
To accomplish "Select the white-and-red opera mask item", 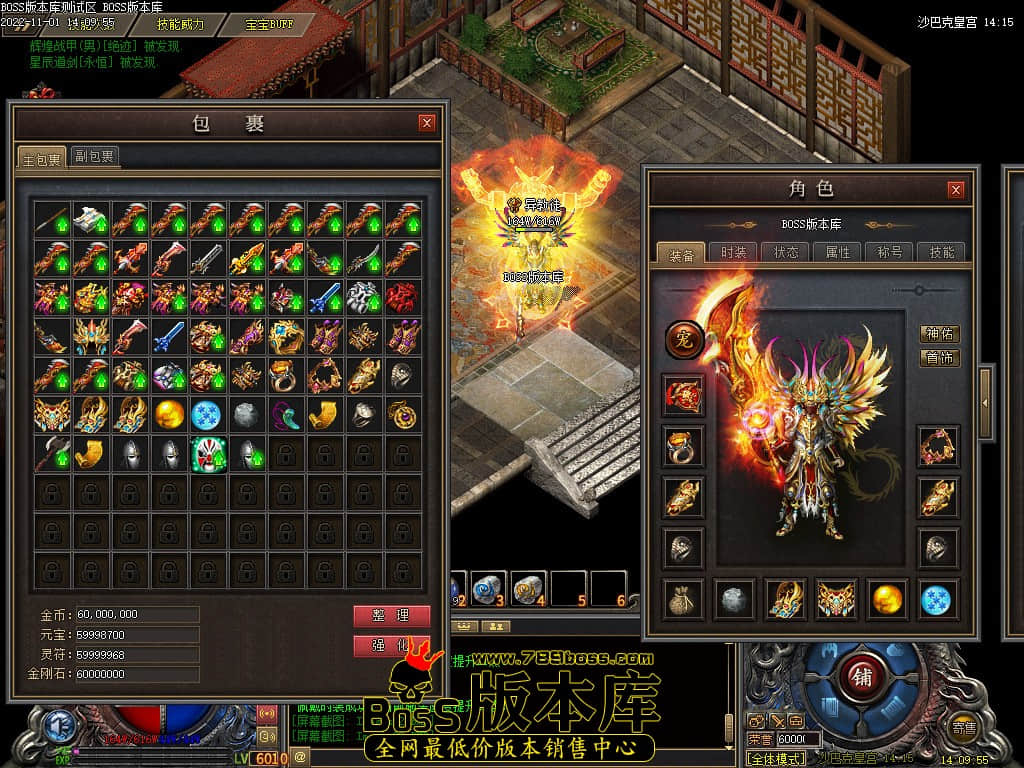I will 209,453.
